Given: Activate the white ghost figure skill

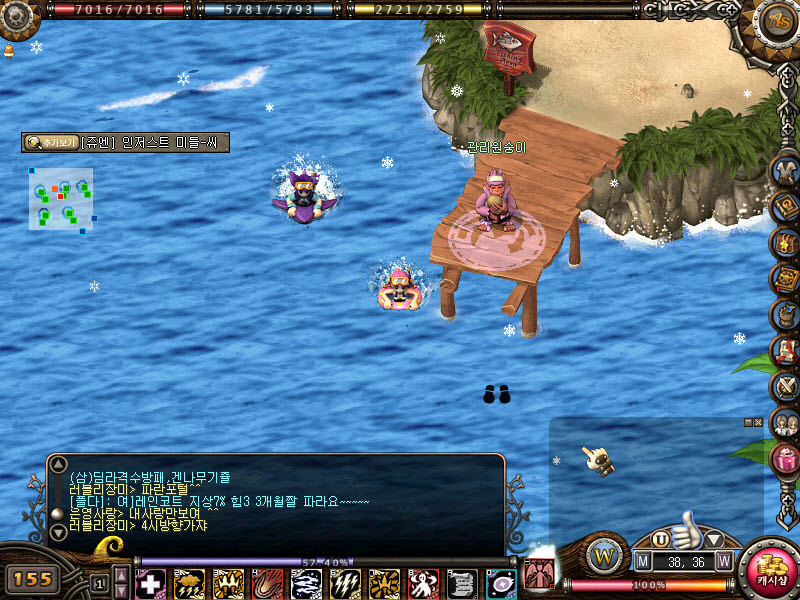Looking at the screenshot, I should click(423, 584).
